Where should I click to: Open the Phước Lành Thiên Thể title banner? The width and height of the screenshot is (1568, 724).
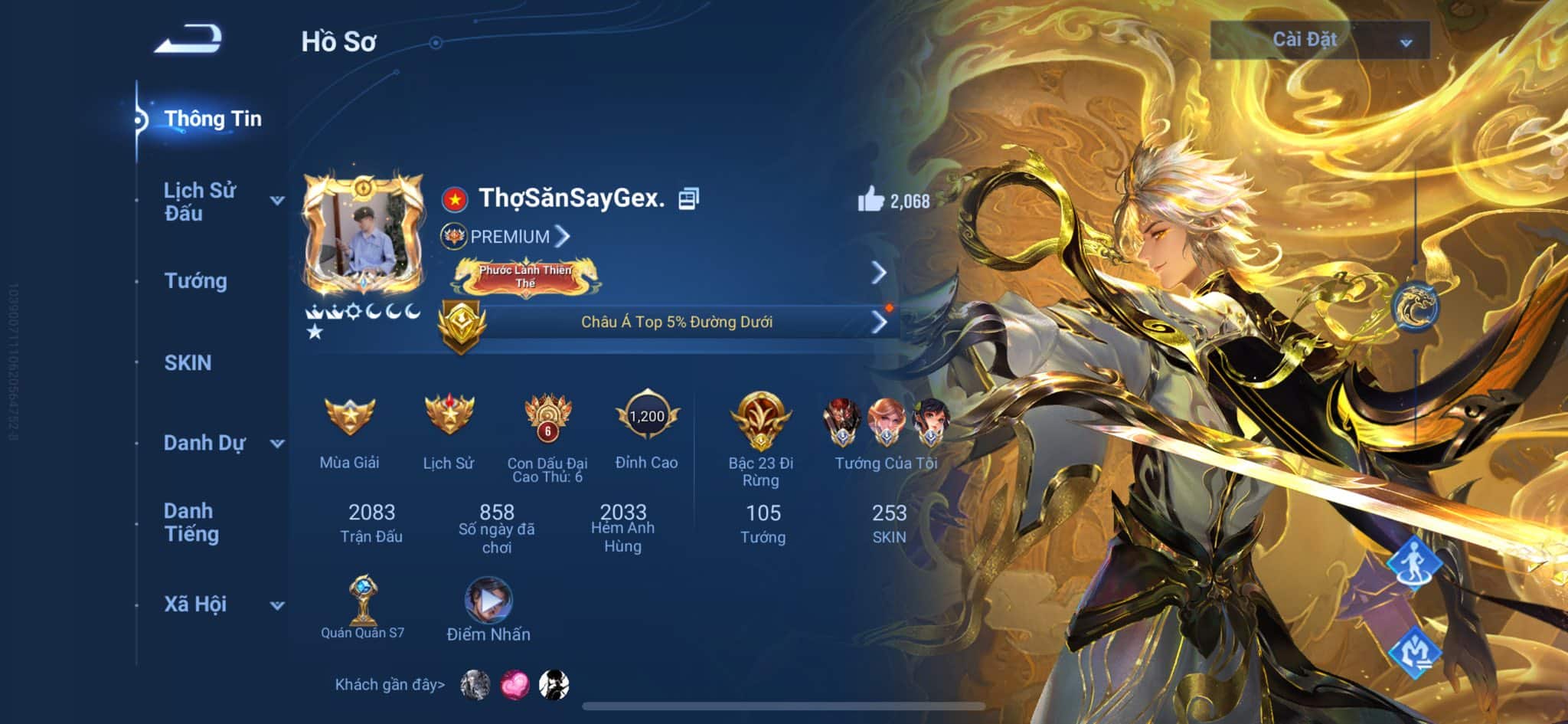point(526,277)
